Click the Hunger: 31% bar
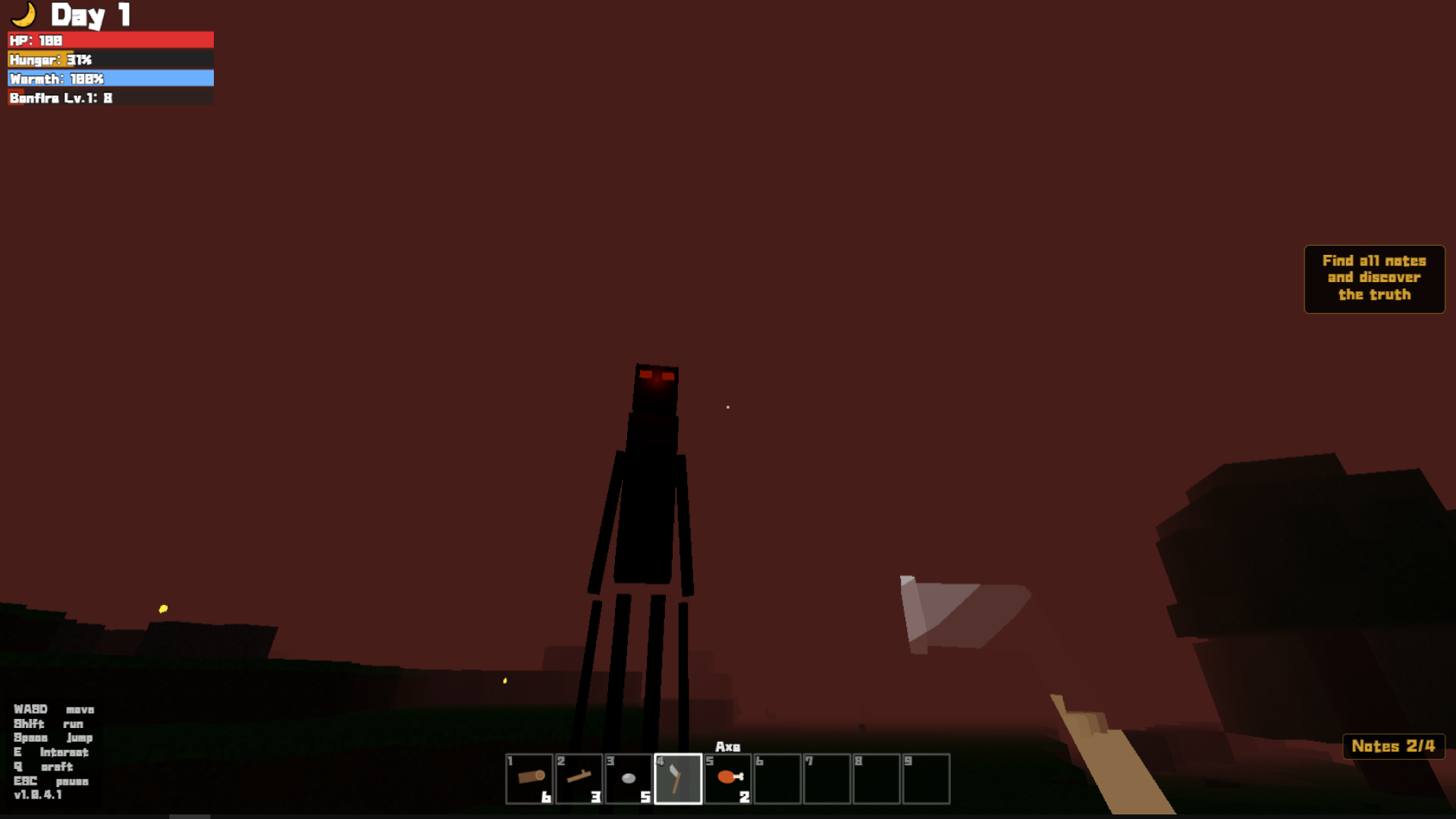The height and width of the screenshot is (819, 1456). [x=110, y=59]
